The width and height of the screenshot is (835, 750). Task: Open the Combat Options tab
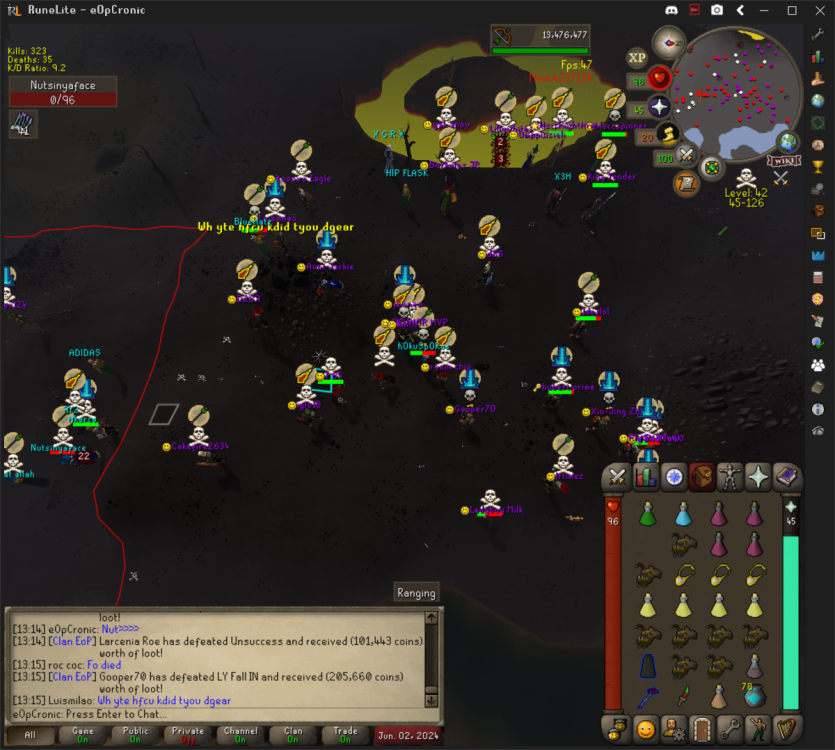pos(617,477)
